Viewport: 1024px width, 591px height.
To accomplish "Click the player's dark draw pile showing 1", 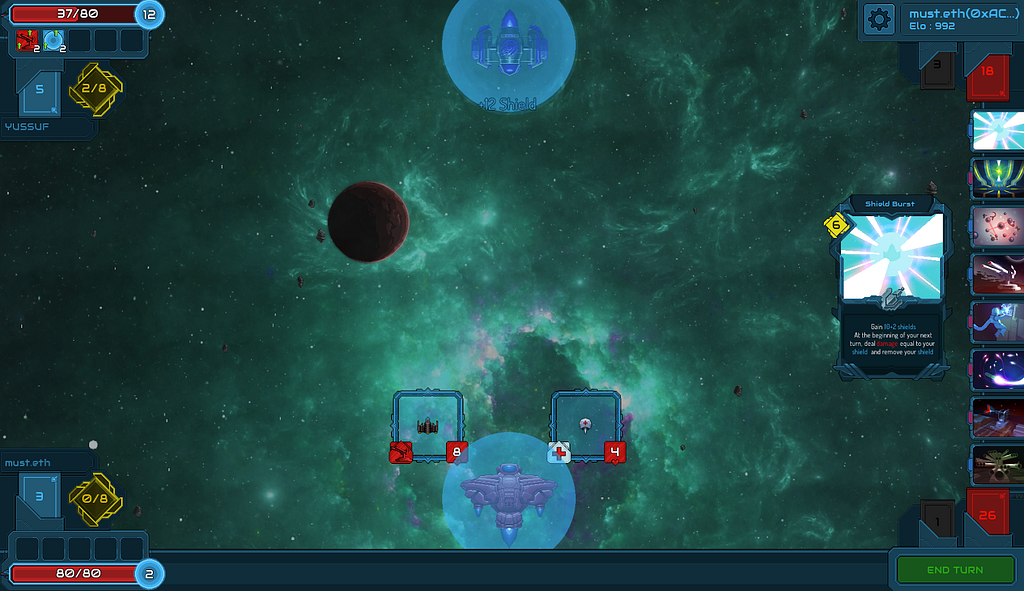I will [x=936, y=519].
